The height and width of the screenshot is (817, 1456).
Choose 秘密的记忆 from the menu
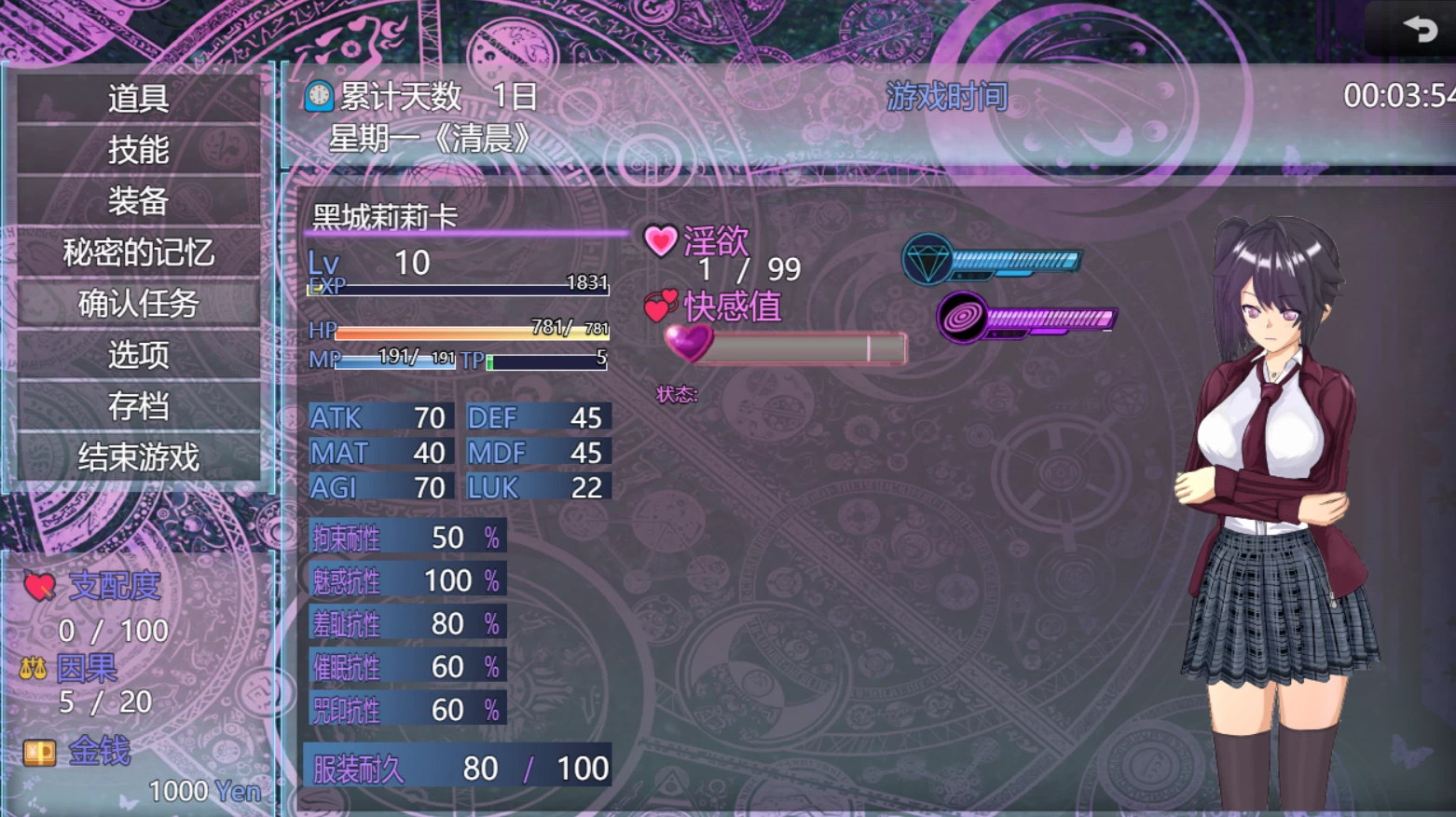click(x=138, y=252)
